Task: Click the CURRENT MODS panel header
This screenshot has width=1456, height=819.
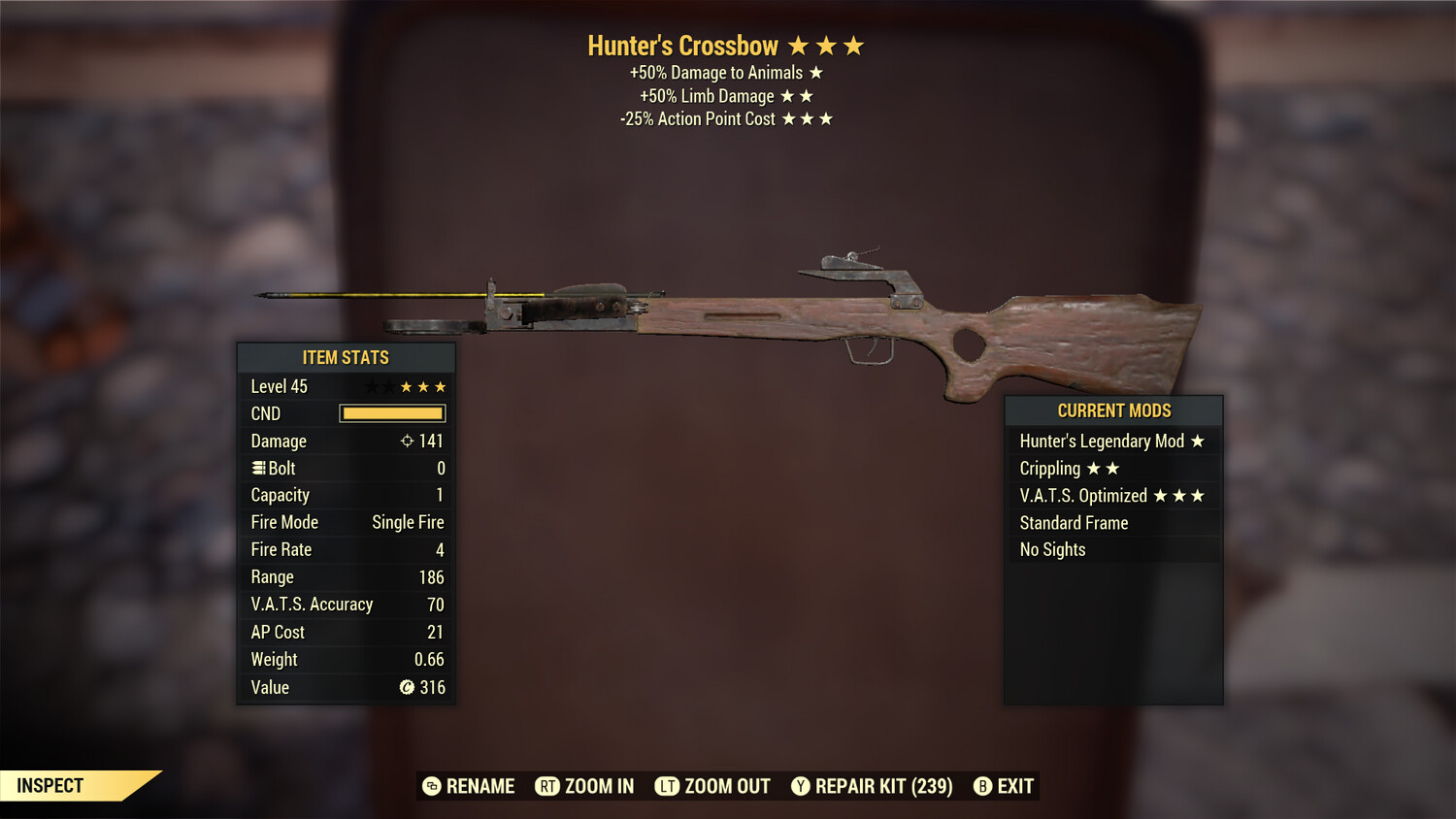Action: 1112,410
